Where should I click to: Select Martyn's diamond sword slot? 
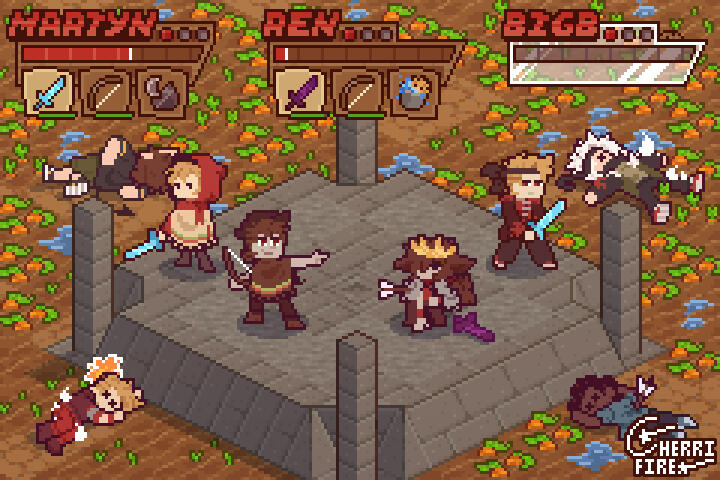tap(48, 92)
